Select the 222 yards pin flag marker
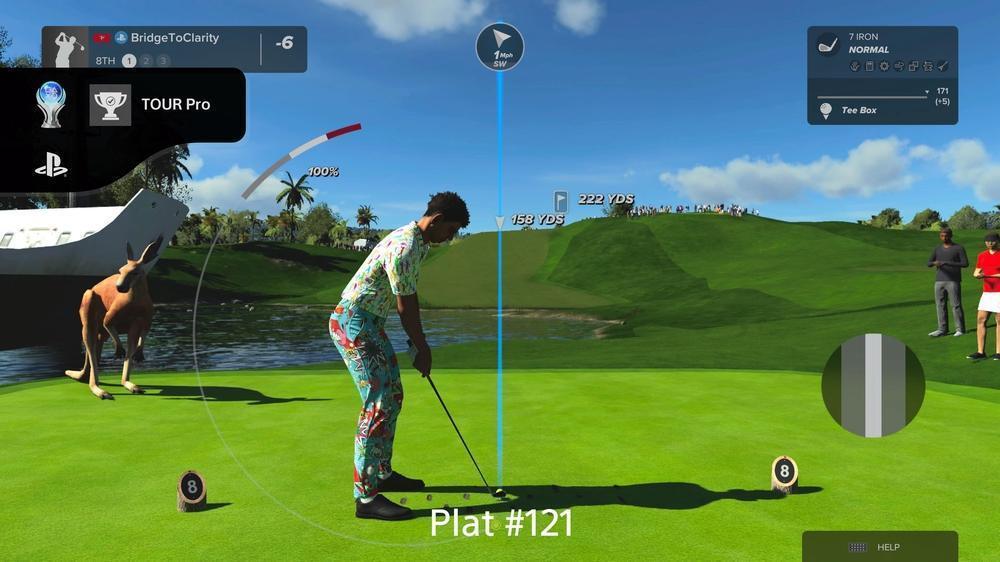This screenshot has width=1000, height=562. click(561, 200)
